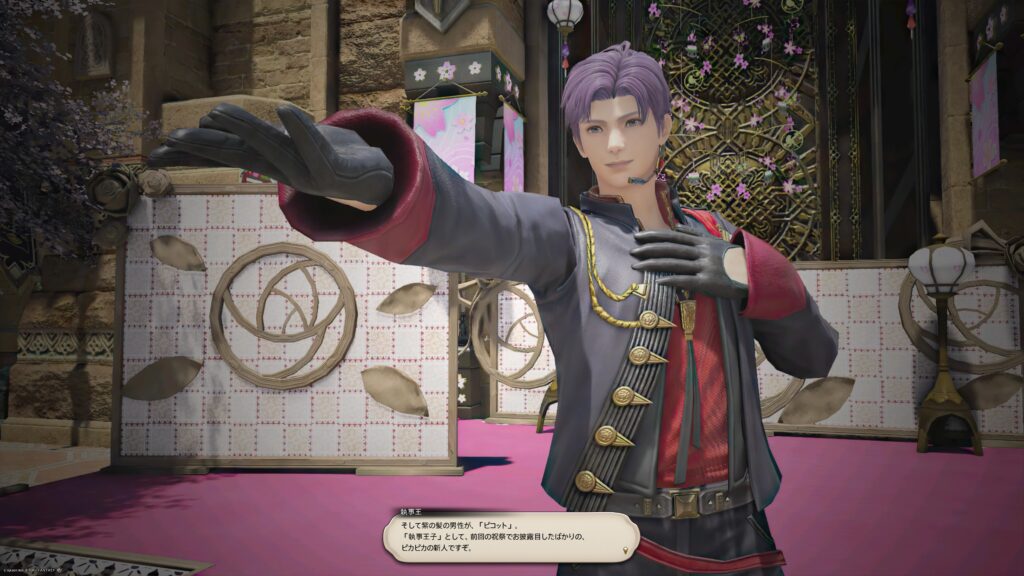Image resolution: width=1024 pixels, height=576 pixels.
Task: Click the gold continue arrow in the dialogue box
Action: tap(627, 550)
